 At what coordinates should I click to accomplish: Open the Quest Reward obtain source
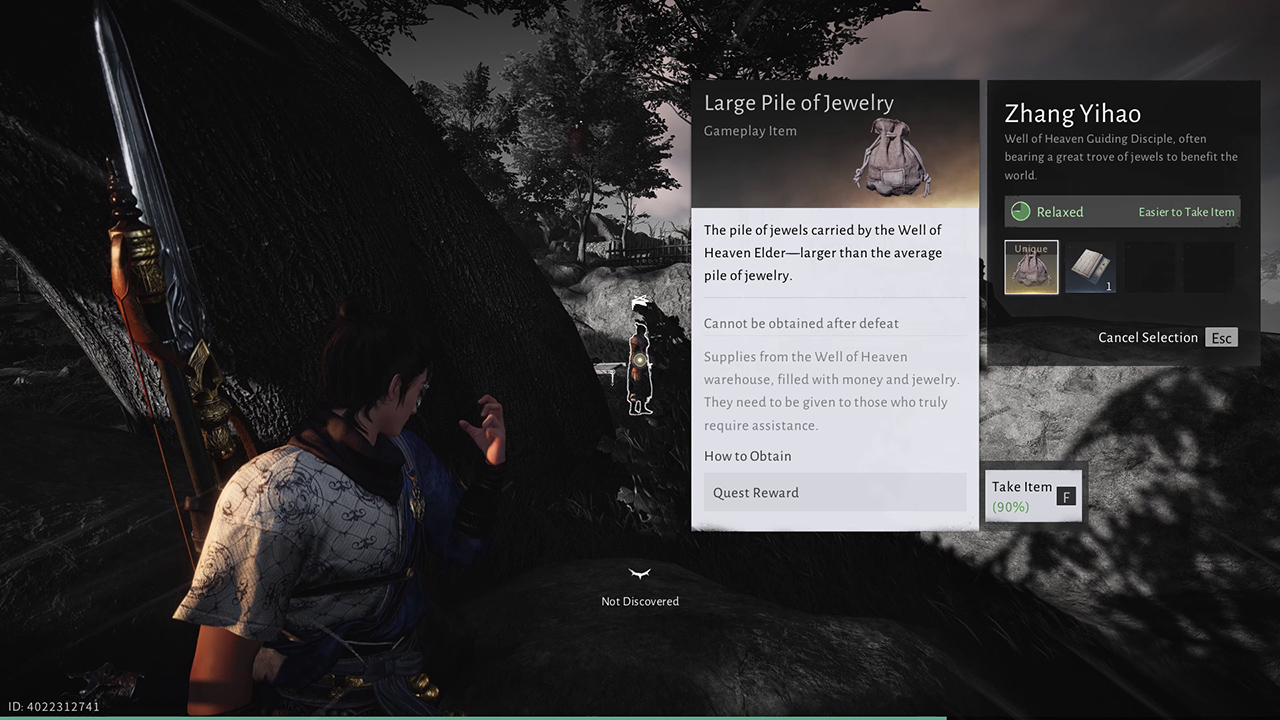834,492
